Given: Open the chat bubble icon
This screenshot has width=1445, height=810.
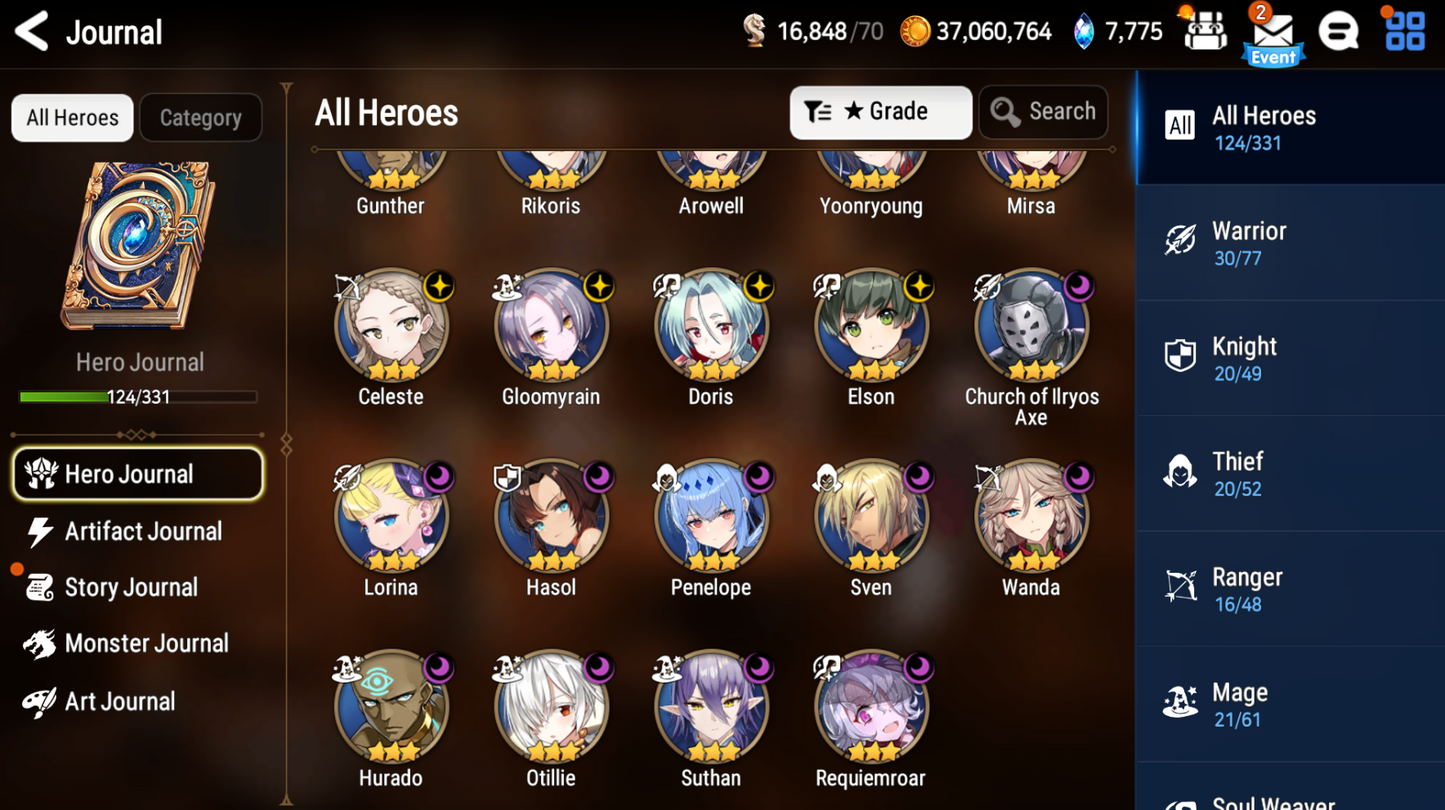Looking at the screenshot, I should [x=1339, y=30].
